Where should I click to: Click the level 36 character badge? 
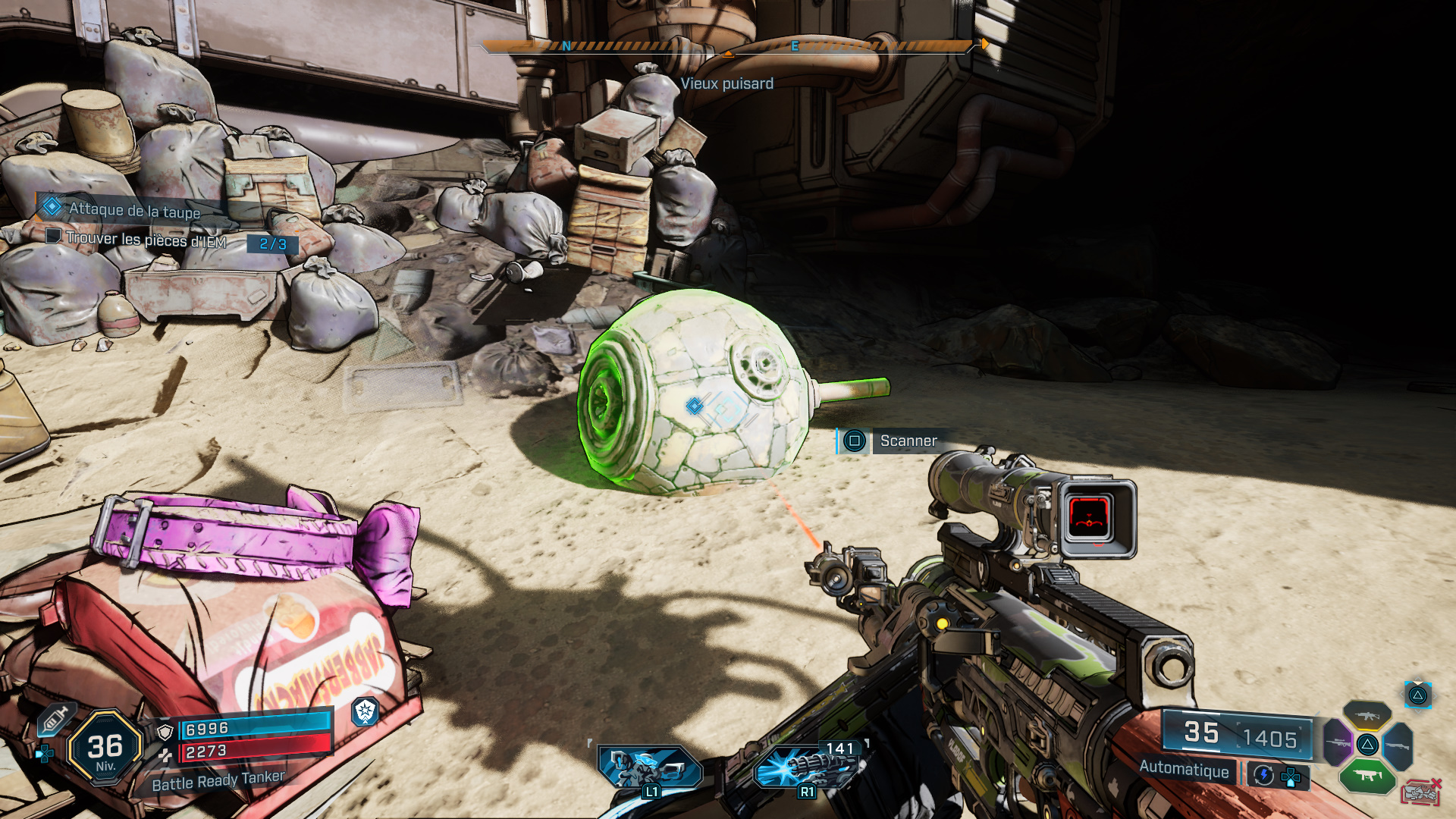pyautogui.click(x=105, y=748)
